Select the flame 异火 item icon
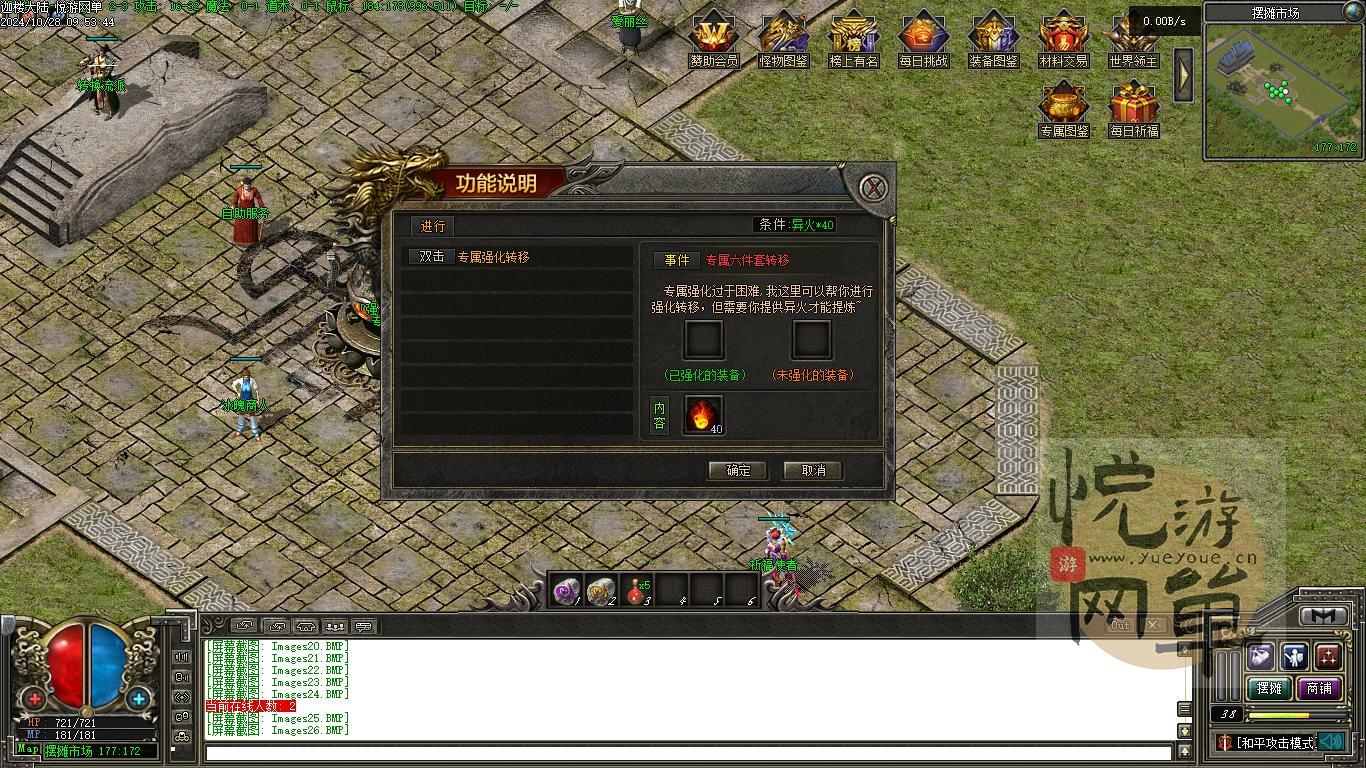The image size is (1366, 768). (702, 414)
